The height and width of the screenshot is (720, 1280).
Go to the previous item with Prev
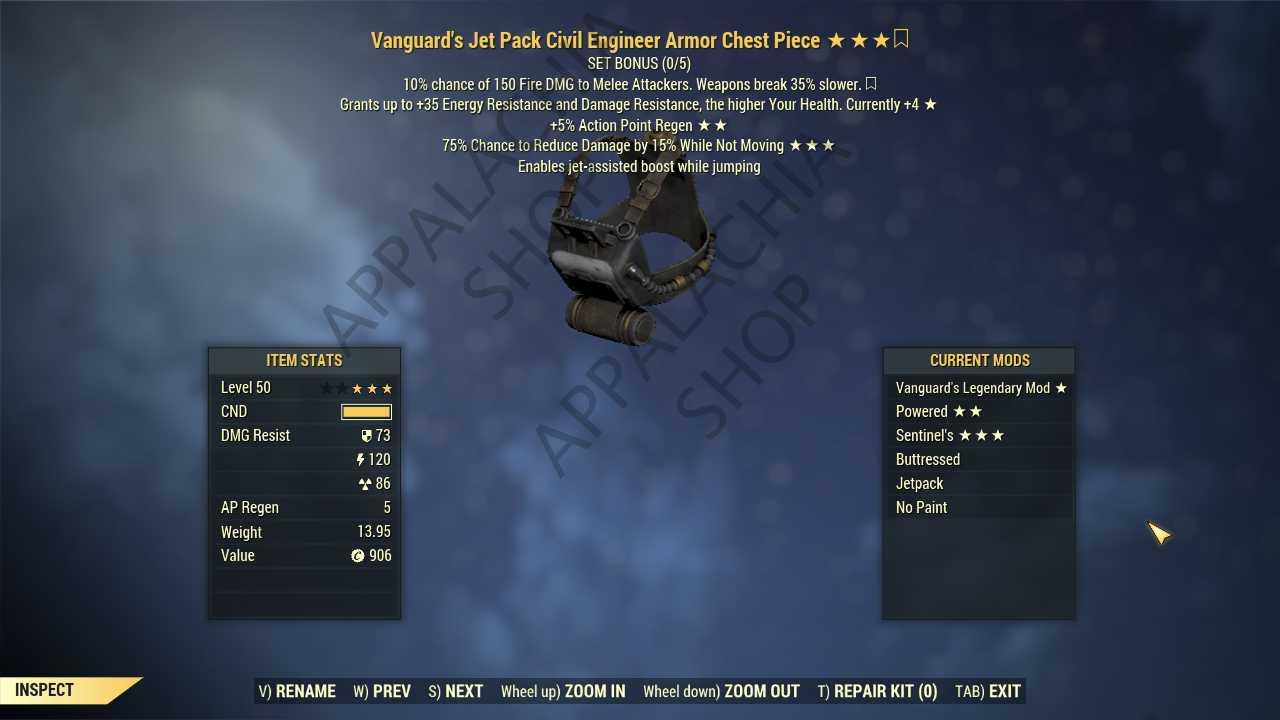click(382, 691)
